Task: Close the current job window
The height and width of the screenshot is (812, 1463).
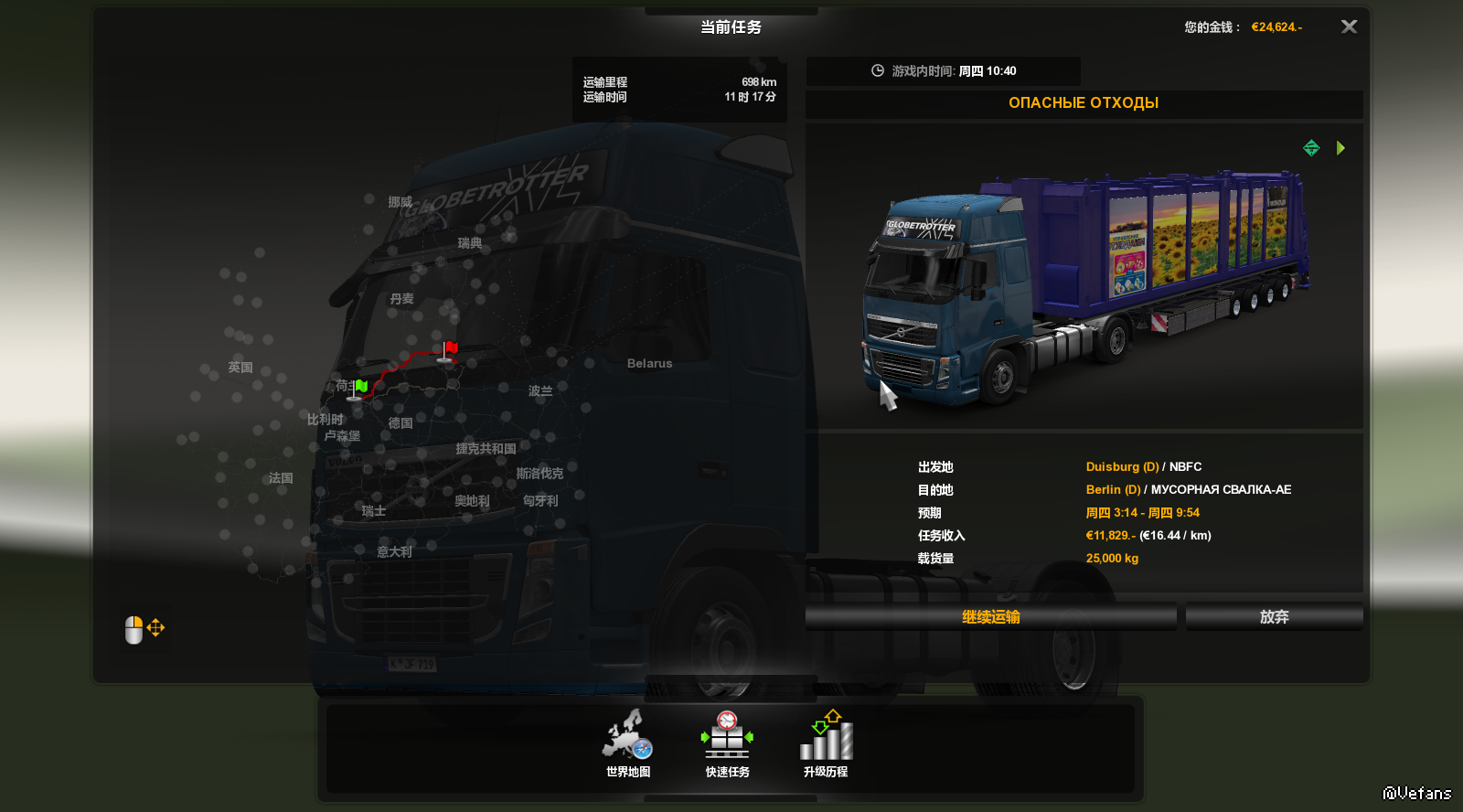Action: pos(1349,27)
